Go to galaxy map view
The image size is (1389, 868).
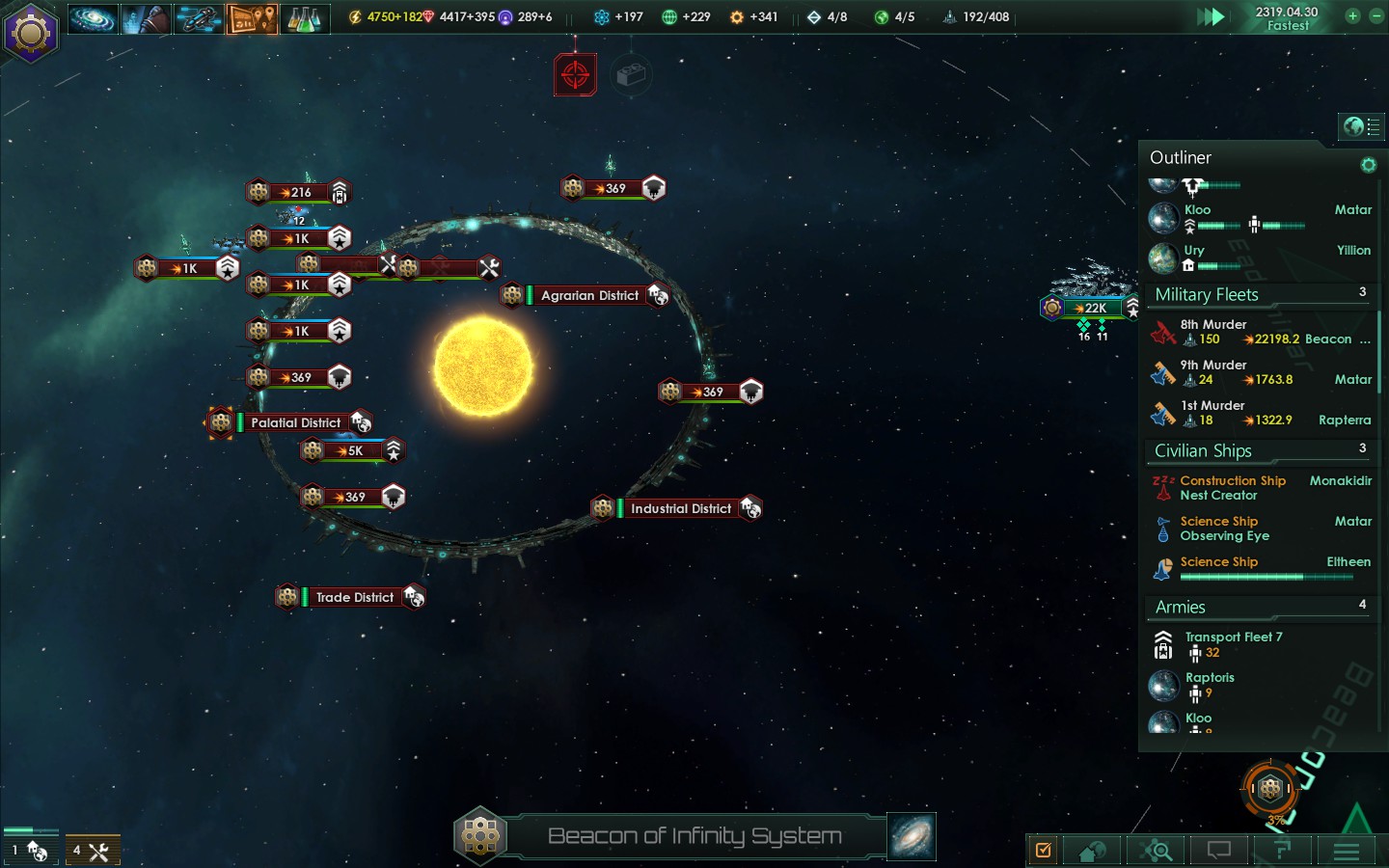click(911, 836)
